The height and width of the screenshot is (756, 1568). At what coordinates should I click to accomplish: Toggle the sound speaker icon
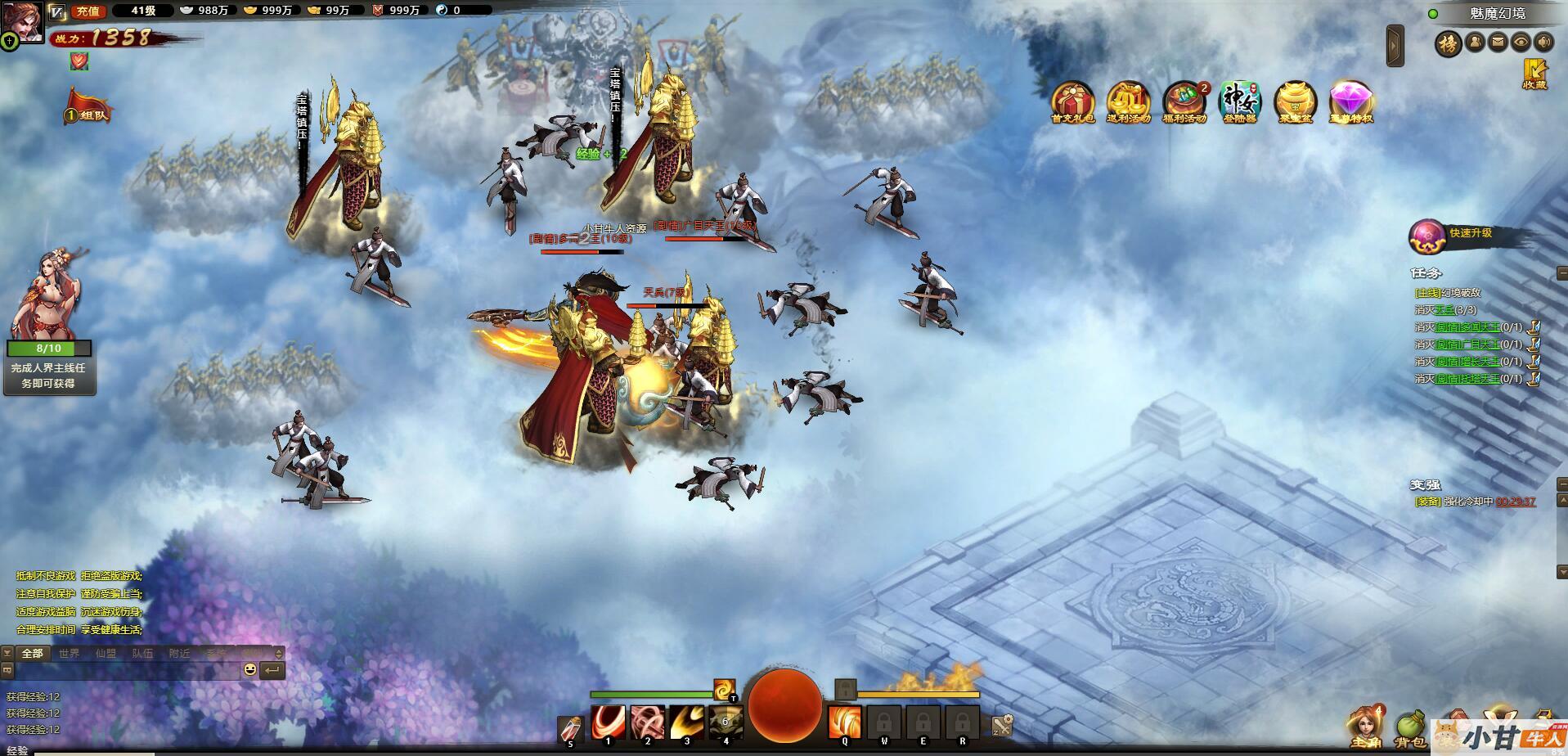(1543, 42)
